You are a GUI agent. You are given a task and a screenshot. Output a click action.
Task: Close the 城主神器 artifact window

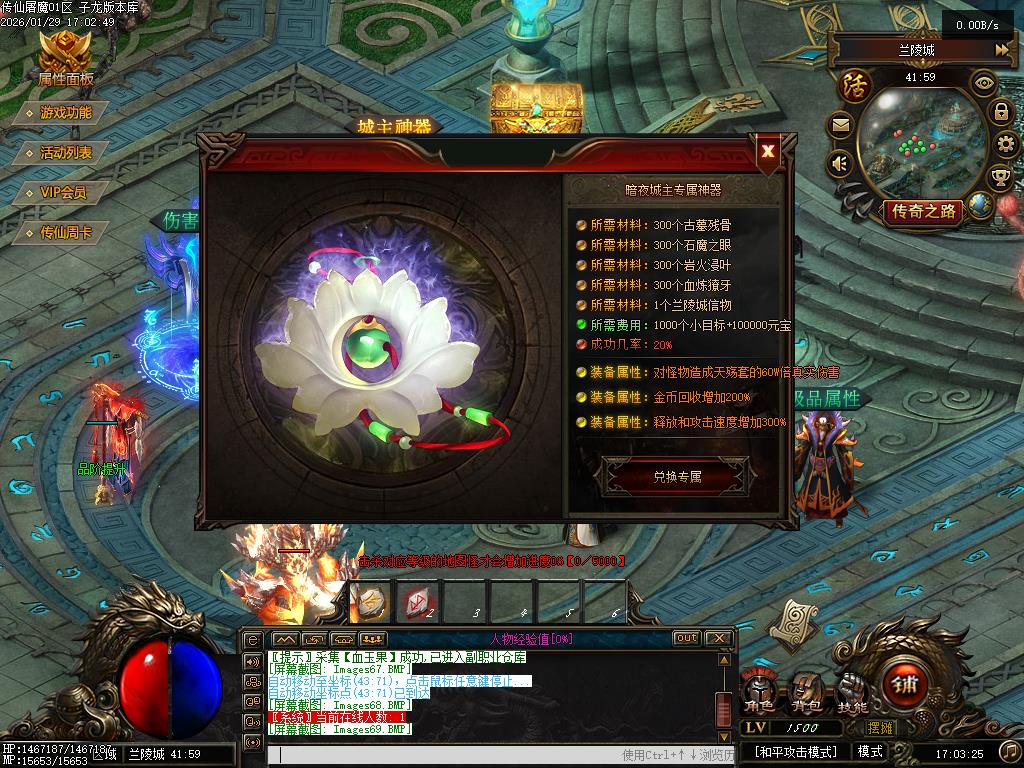[768, 152]
